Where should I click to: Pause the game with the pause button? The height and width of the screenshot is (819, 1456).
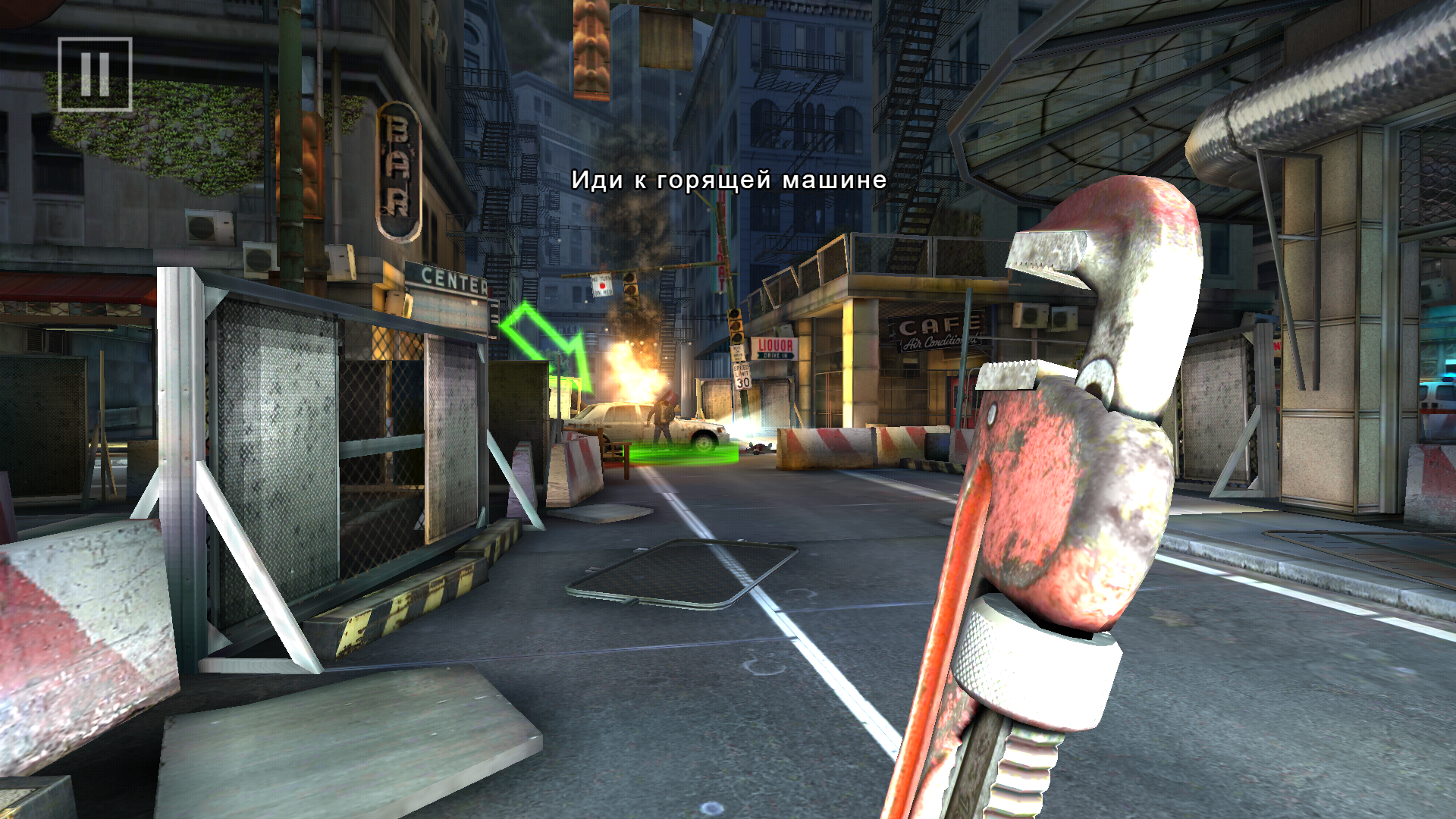[x=95, y=74]
